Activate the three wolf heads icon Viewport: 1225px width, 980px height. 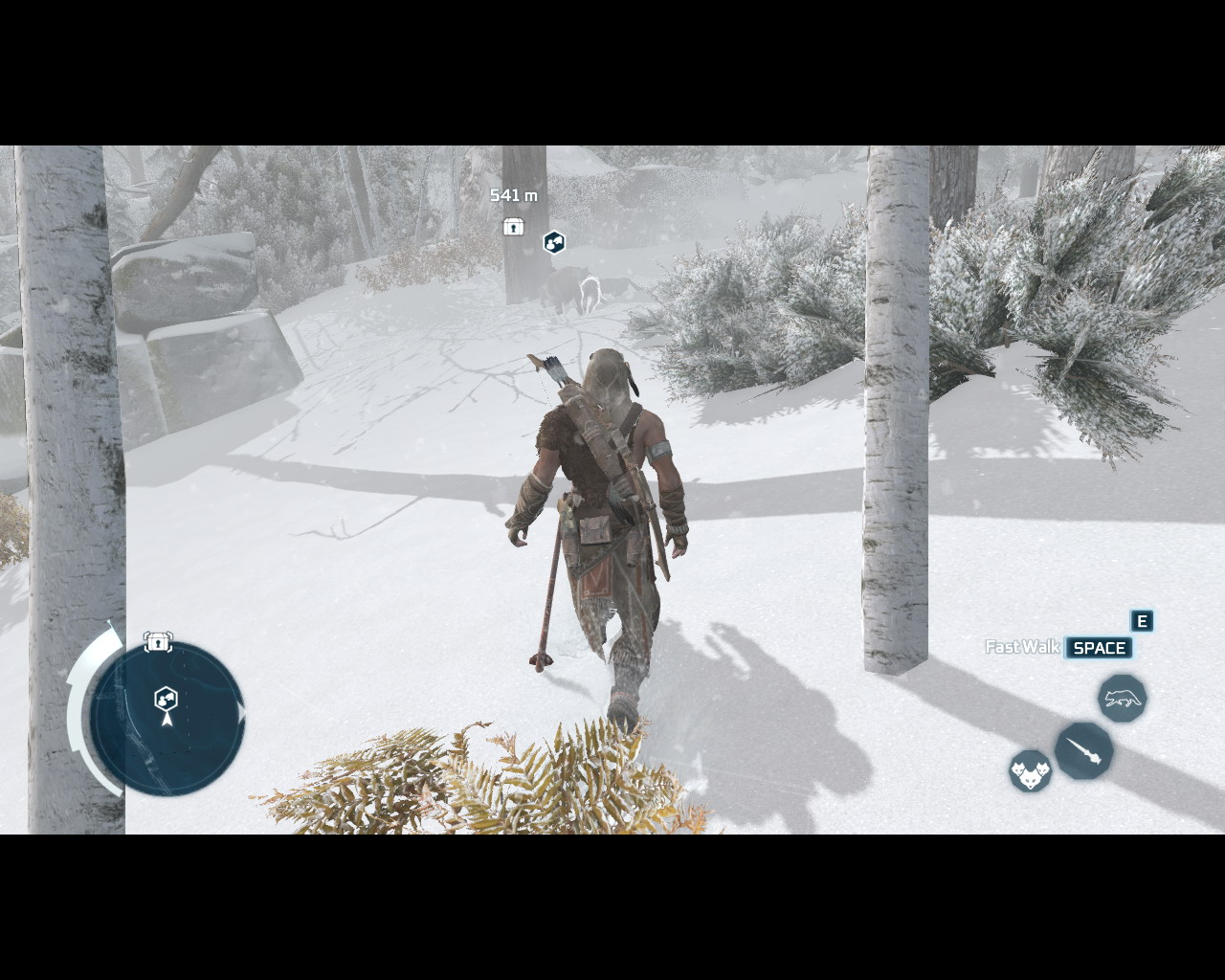(1030, 770)
